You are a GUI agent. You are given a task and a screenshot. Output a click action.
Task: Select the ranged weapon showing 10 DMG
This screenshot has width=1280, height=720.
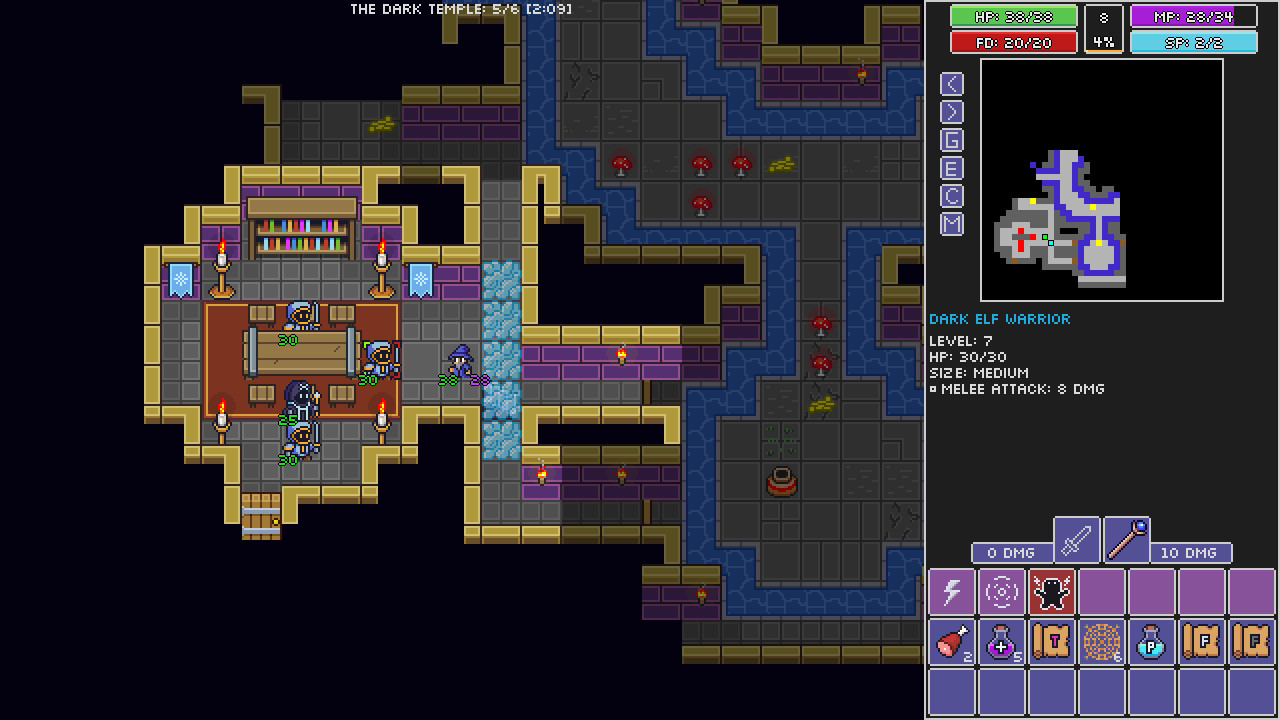1126,539
